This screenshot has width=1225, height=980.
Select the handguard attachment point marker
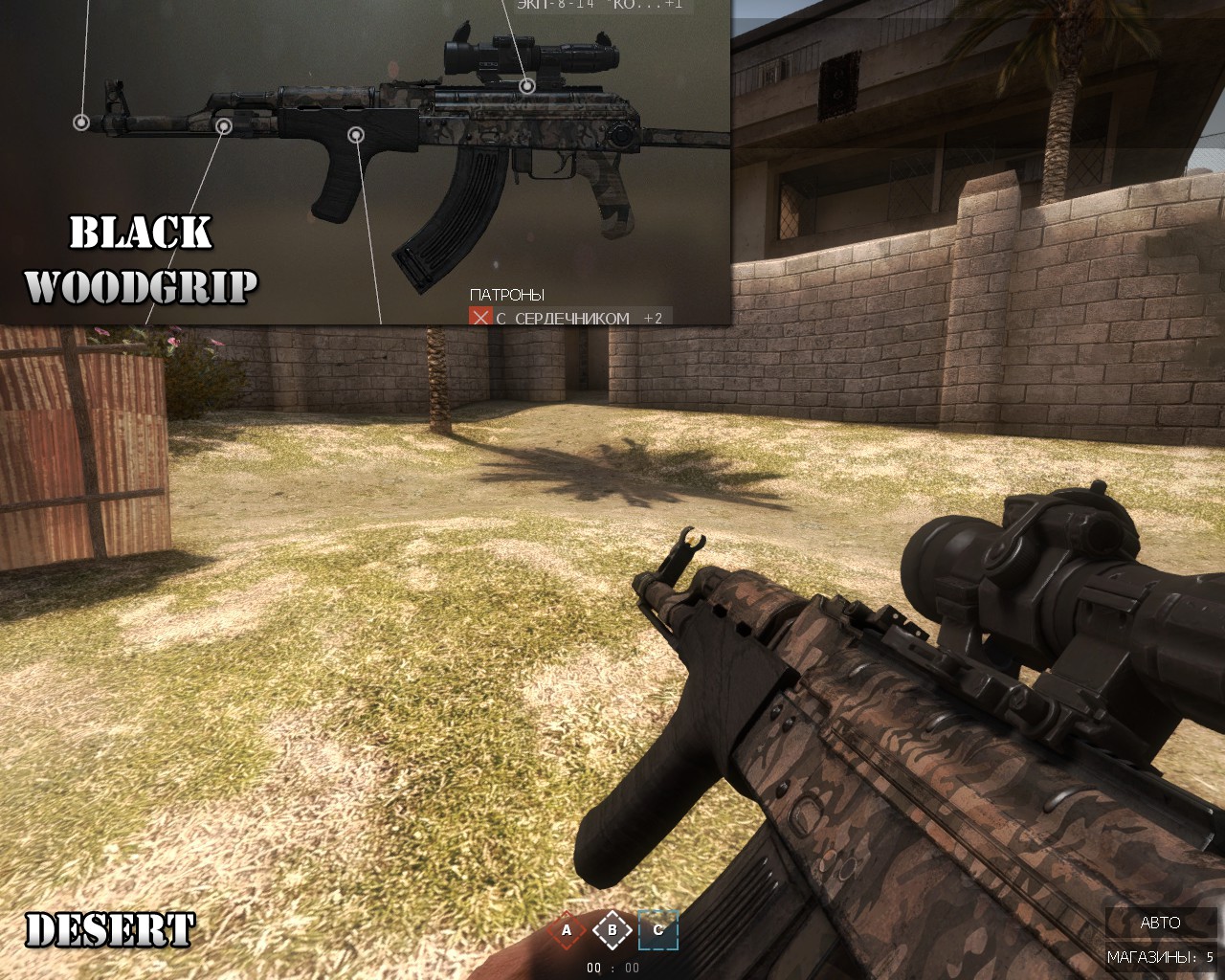coord(225,125)
